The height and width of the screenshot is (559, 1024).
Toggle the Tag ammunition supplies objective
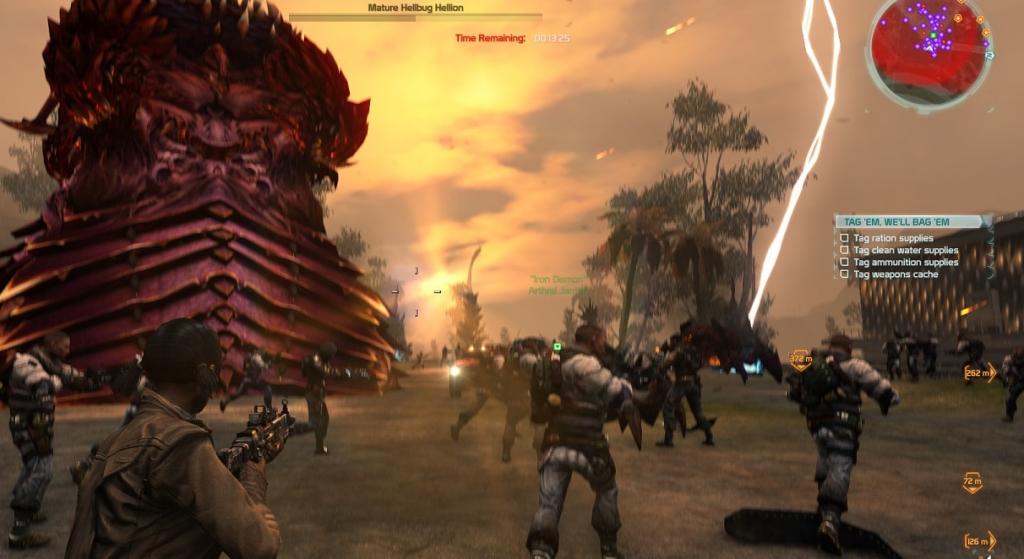[845, 262]
